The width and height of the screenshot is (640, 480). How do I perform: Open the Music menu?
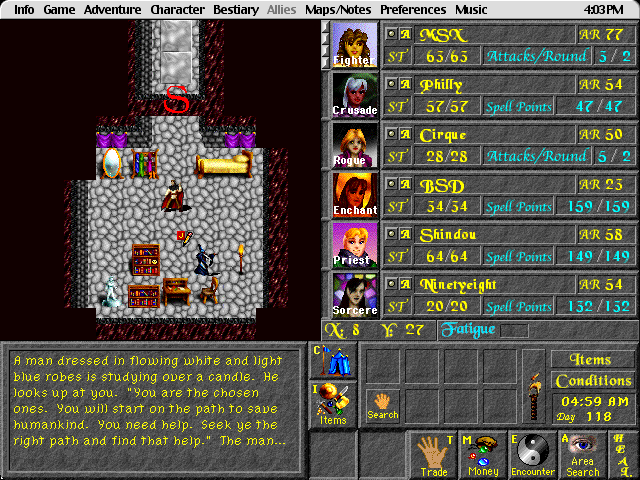[471, 9]
